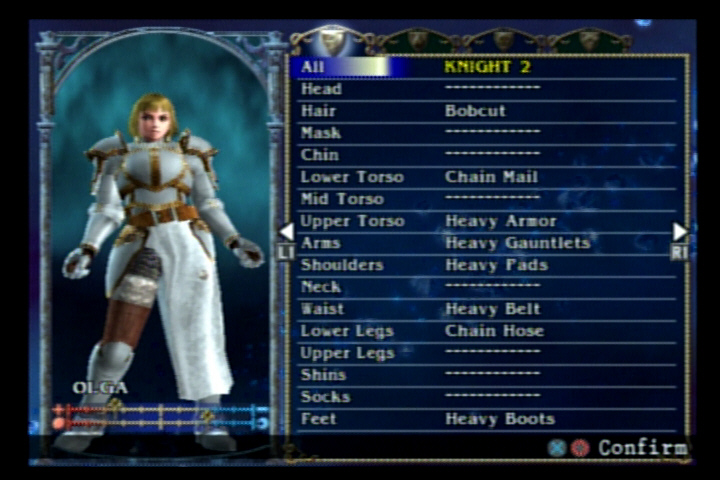Open Lower Legs Chain Hose row

click(488, 331)
